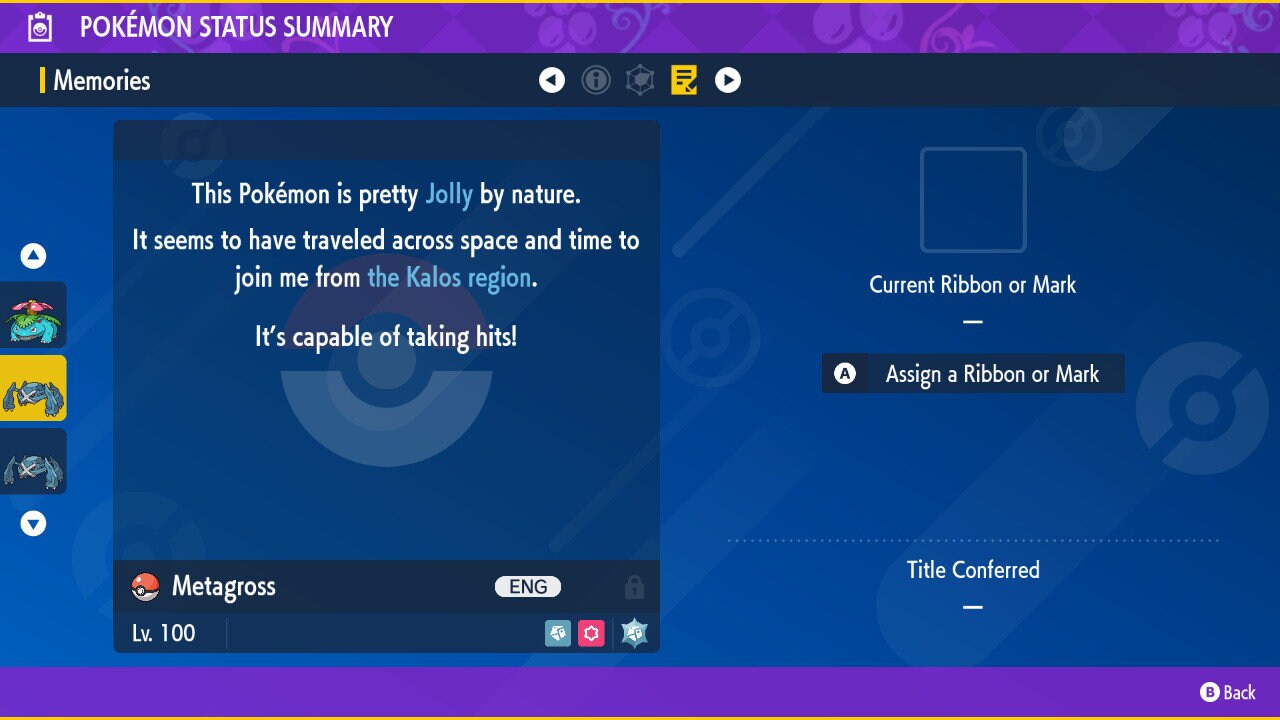
Task: Select Venusaur in the party list
Action: pos(34,315)
